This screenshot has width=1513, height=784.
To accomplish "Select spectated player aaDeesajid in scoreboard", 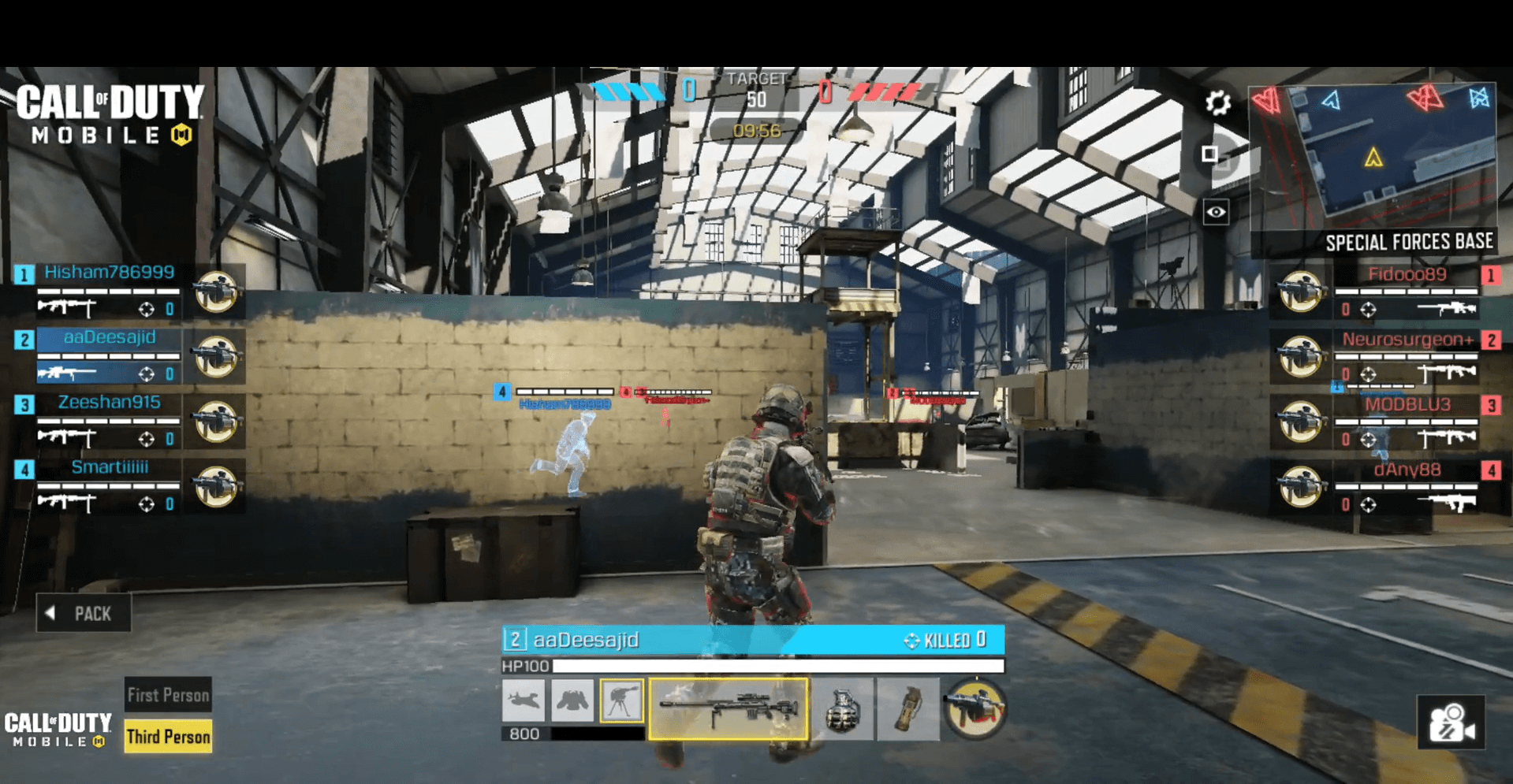I will point(109,338).
